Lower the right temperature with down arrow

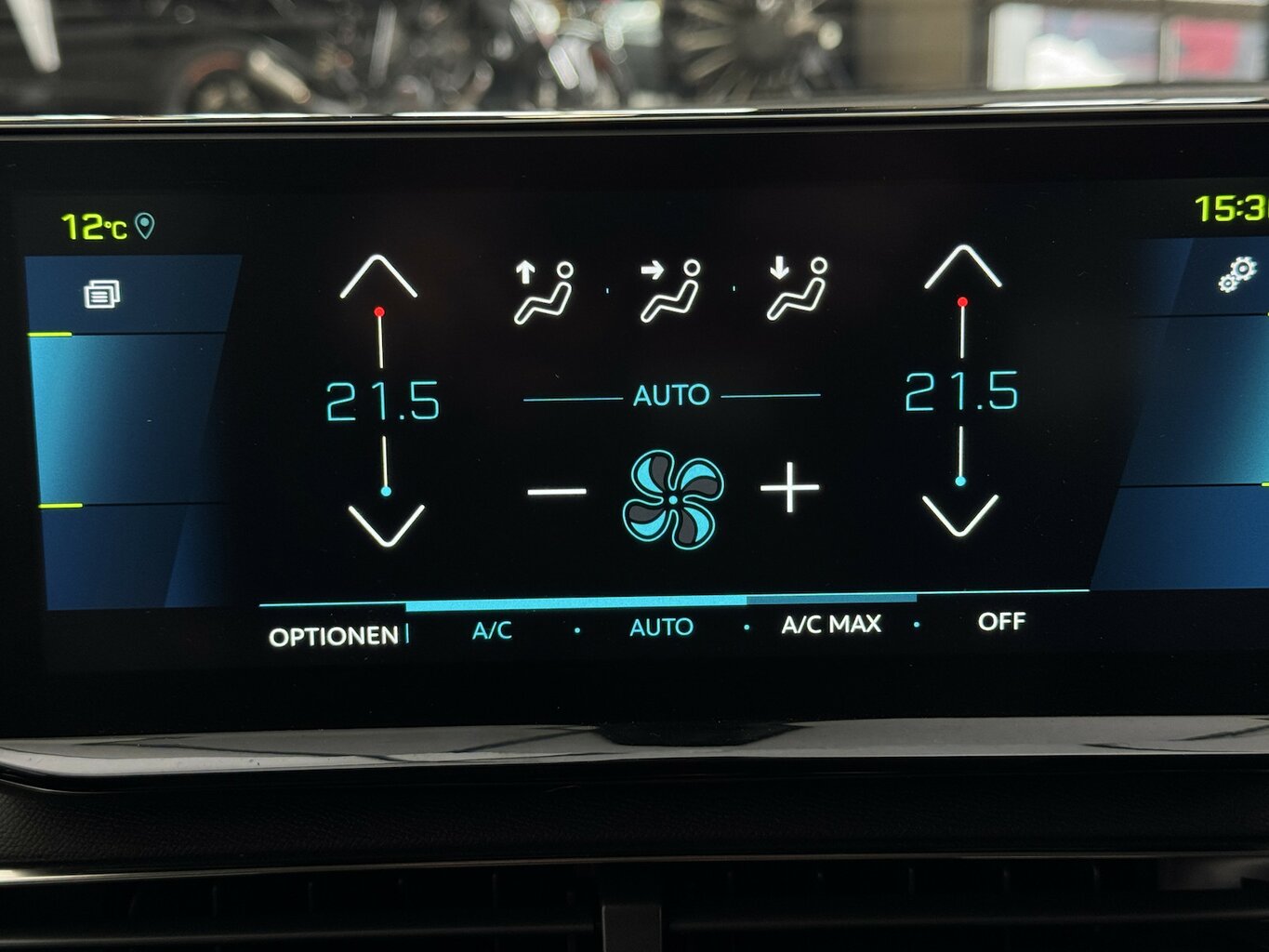pyautogui.click(x=960, y=516)
